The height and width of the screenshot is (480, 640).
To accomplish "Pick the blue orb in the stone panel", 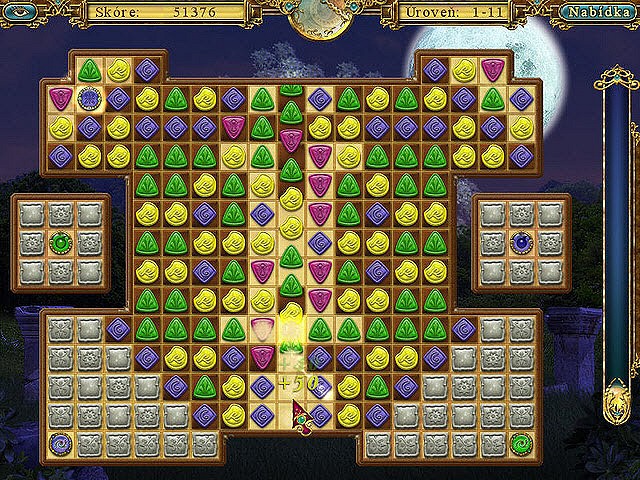I will [x=521, y=242].
